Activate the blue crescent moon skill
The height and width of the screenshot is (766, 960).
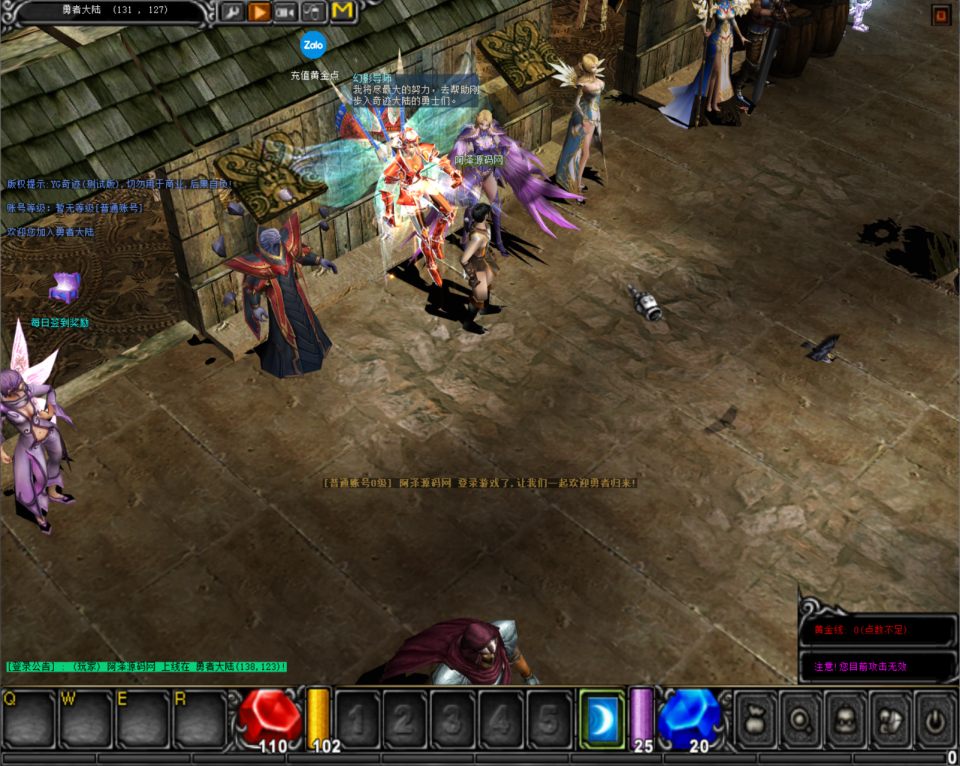pos(602,719)
